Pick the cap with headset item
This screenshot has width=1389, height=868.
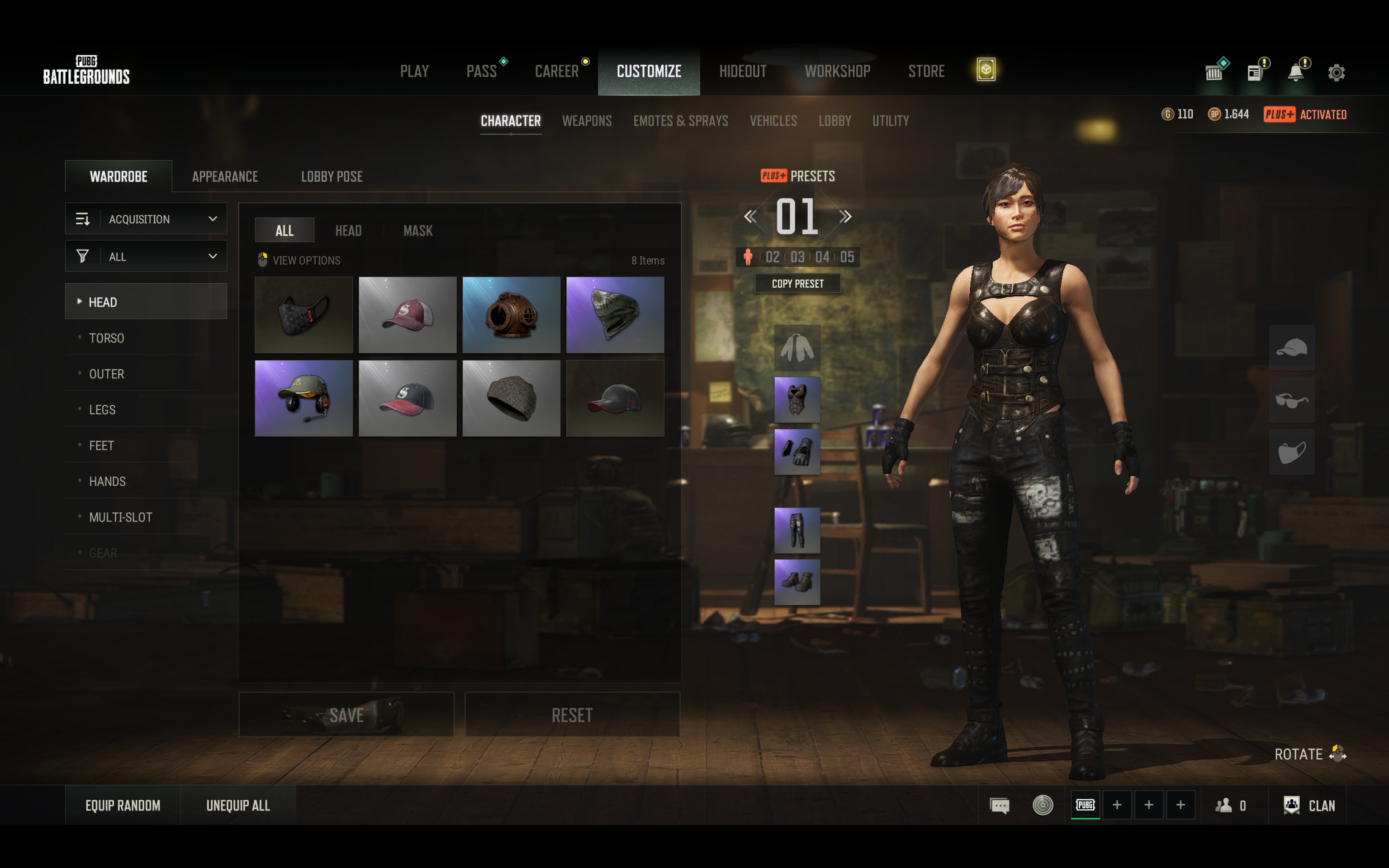303,398
